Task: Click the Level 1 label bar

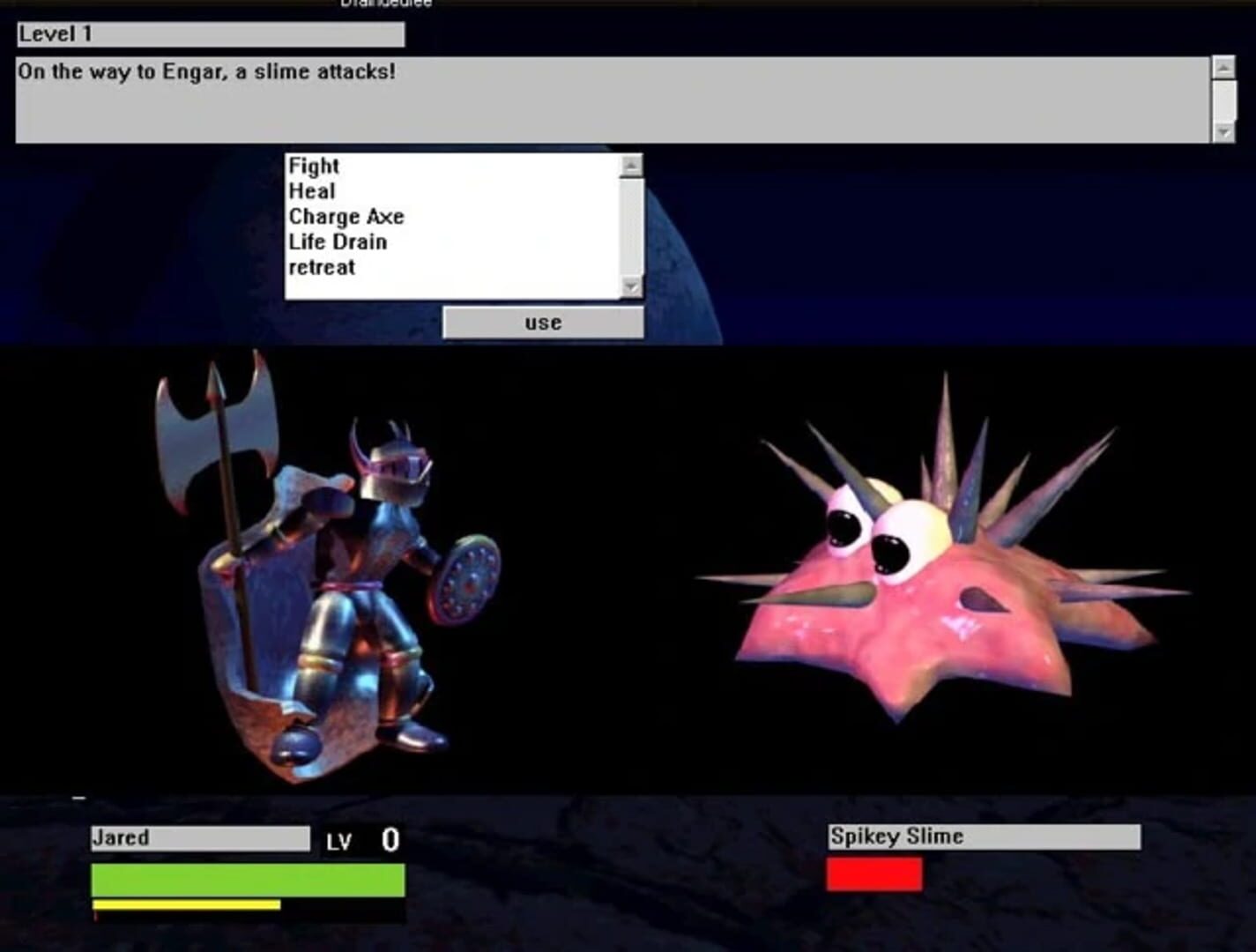Action: coord(207,35)
